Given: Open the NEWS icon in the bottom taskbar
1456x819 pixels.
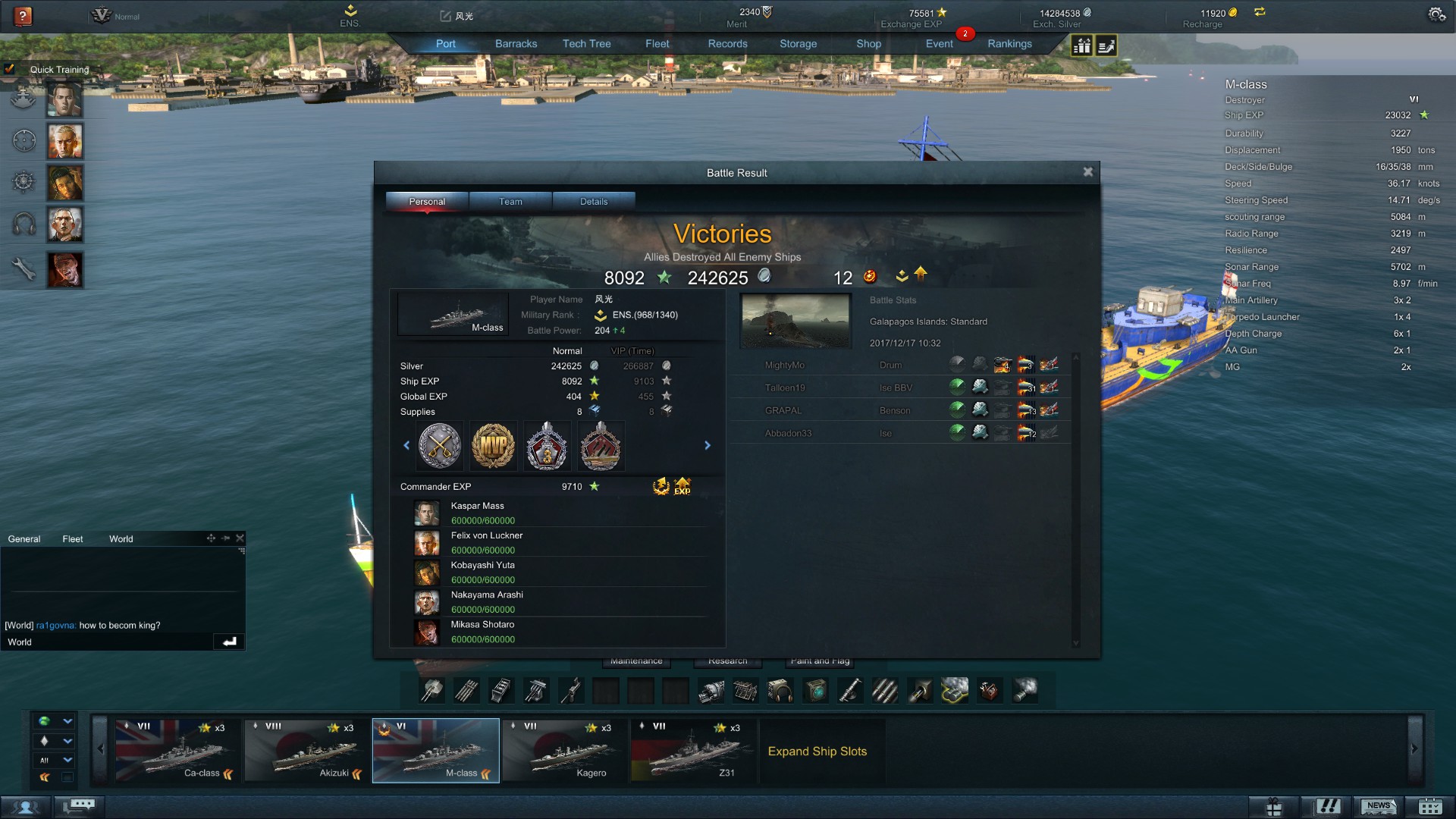Looking at the screenshot, I should click(1379, 805).
